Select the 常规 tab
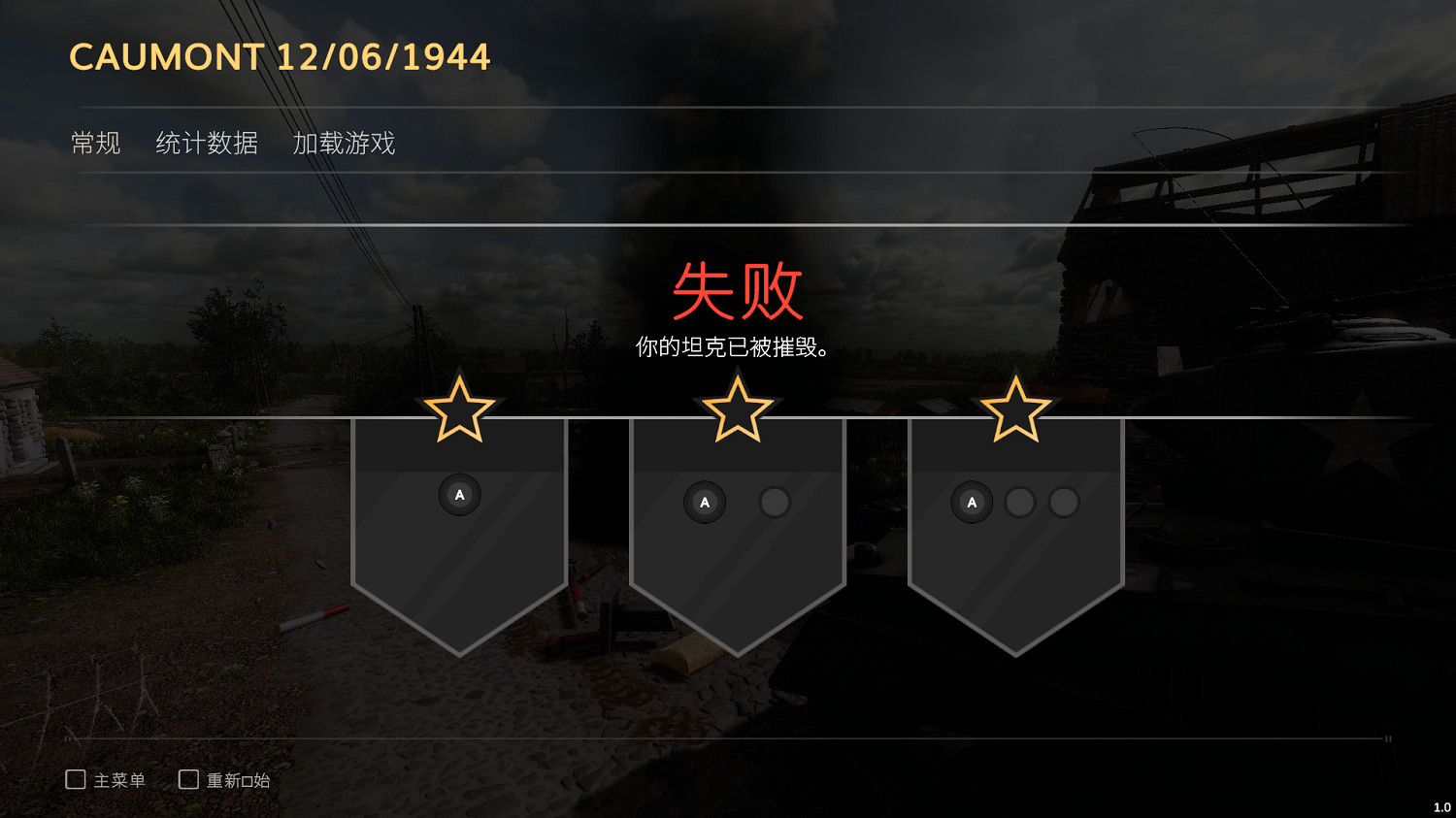Image resolution: width=1456 pixels, height=818 pixels. [95, 143]
